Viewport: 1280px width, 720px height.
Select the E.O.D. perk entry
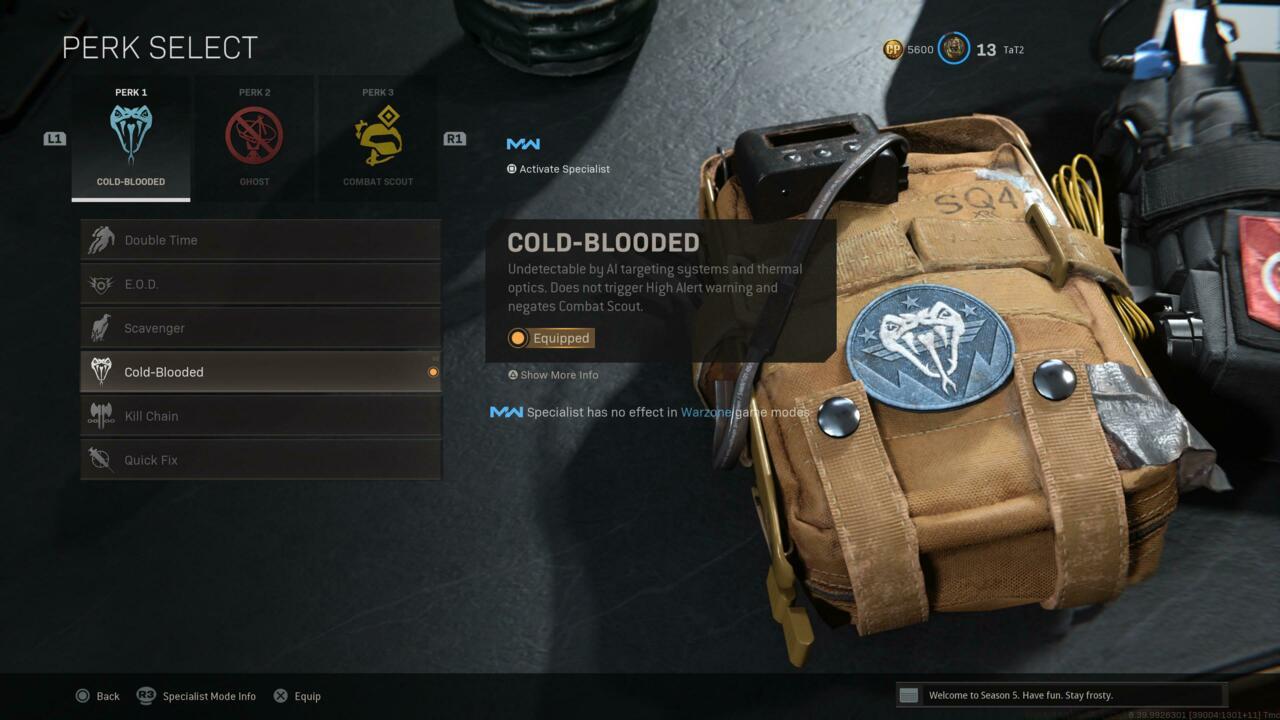click(x=260, y=284)
